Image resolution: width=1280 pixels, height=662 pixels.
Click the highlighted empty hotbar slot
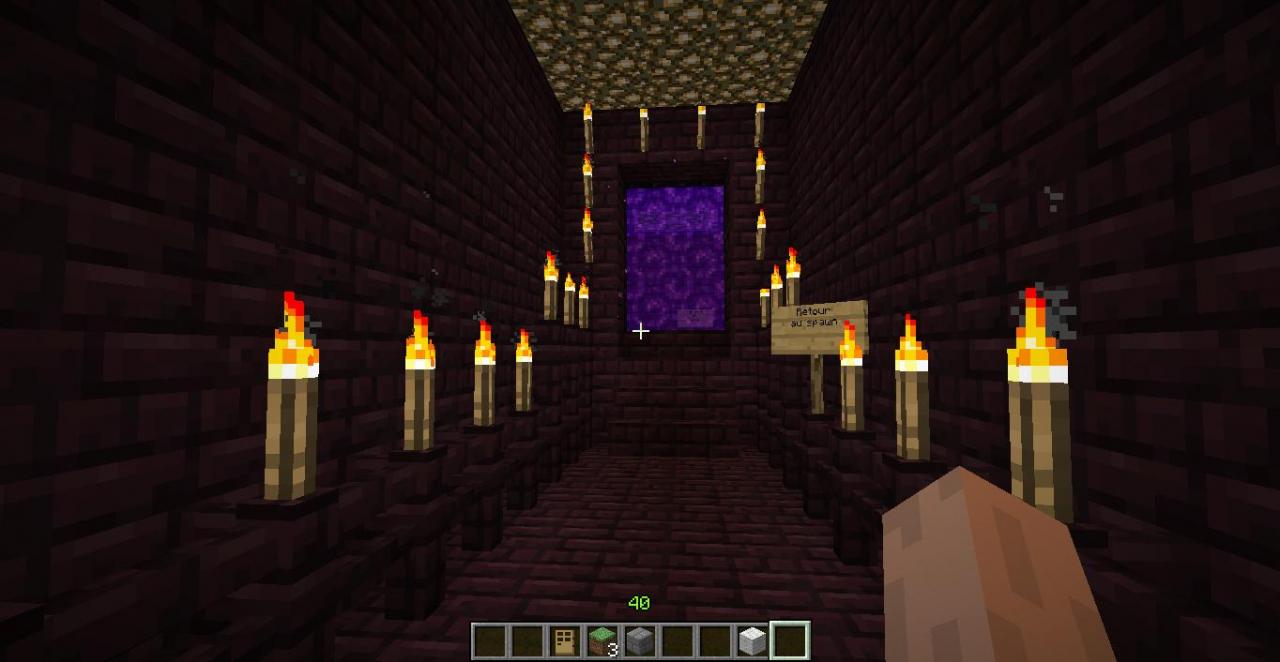click(x=789, y=641)
